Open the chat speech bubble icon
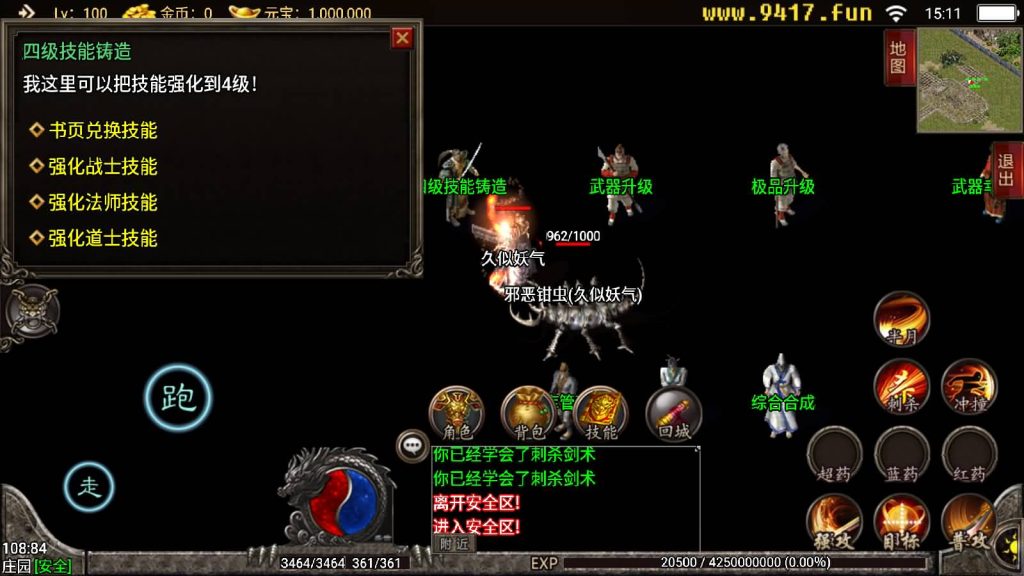The height and width of the screenshot is (576, 1024). [412, 445]
